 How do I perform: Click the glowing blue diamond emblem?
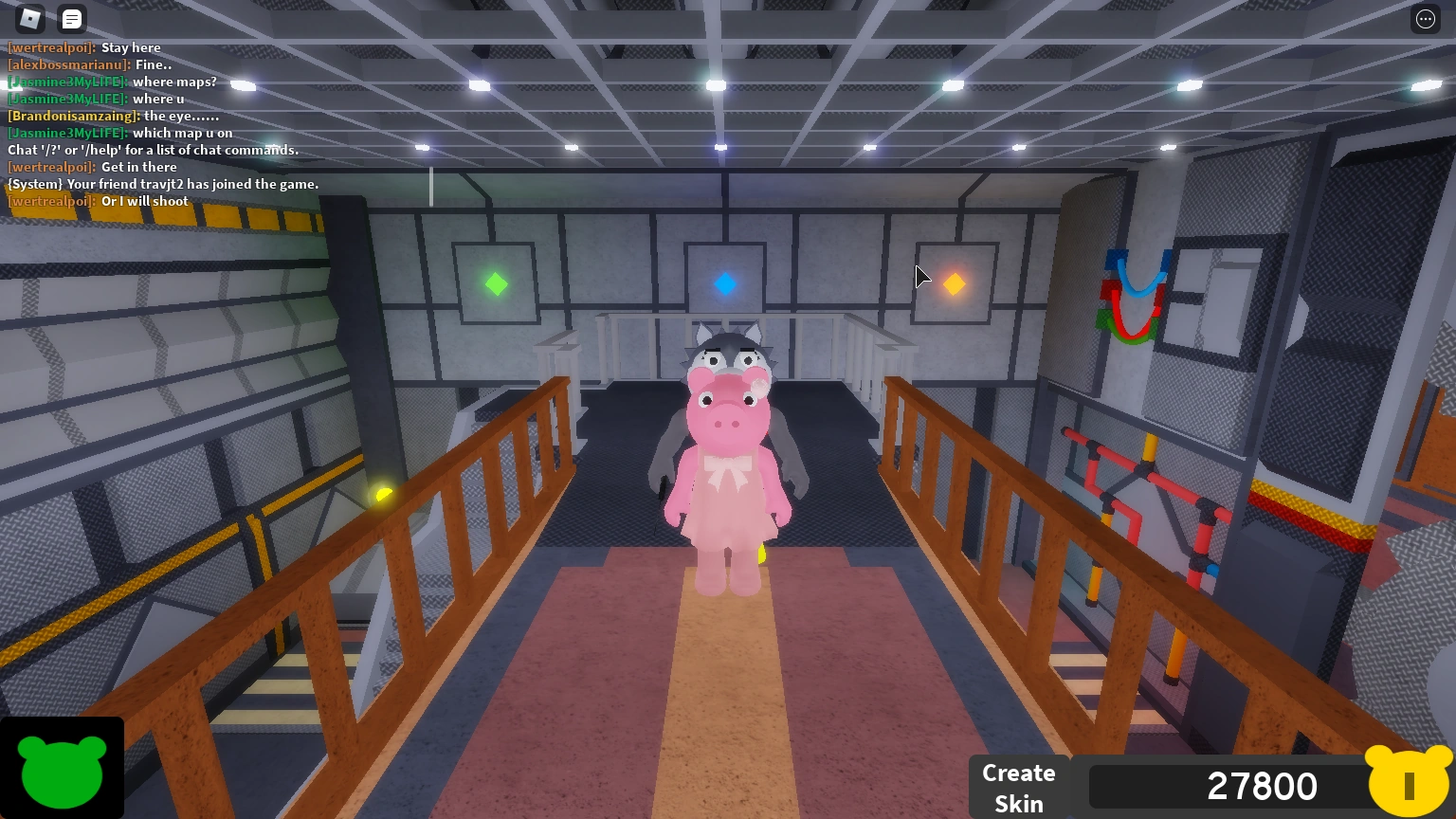(725, 283)
